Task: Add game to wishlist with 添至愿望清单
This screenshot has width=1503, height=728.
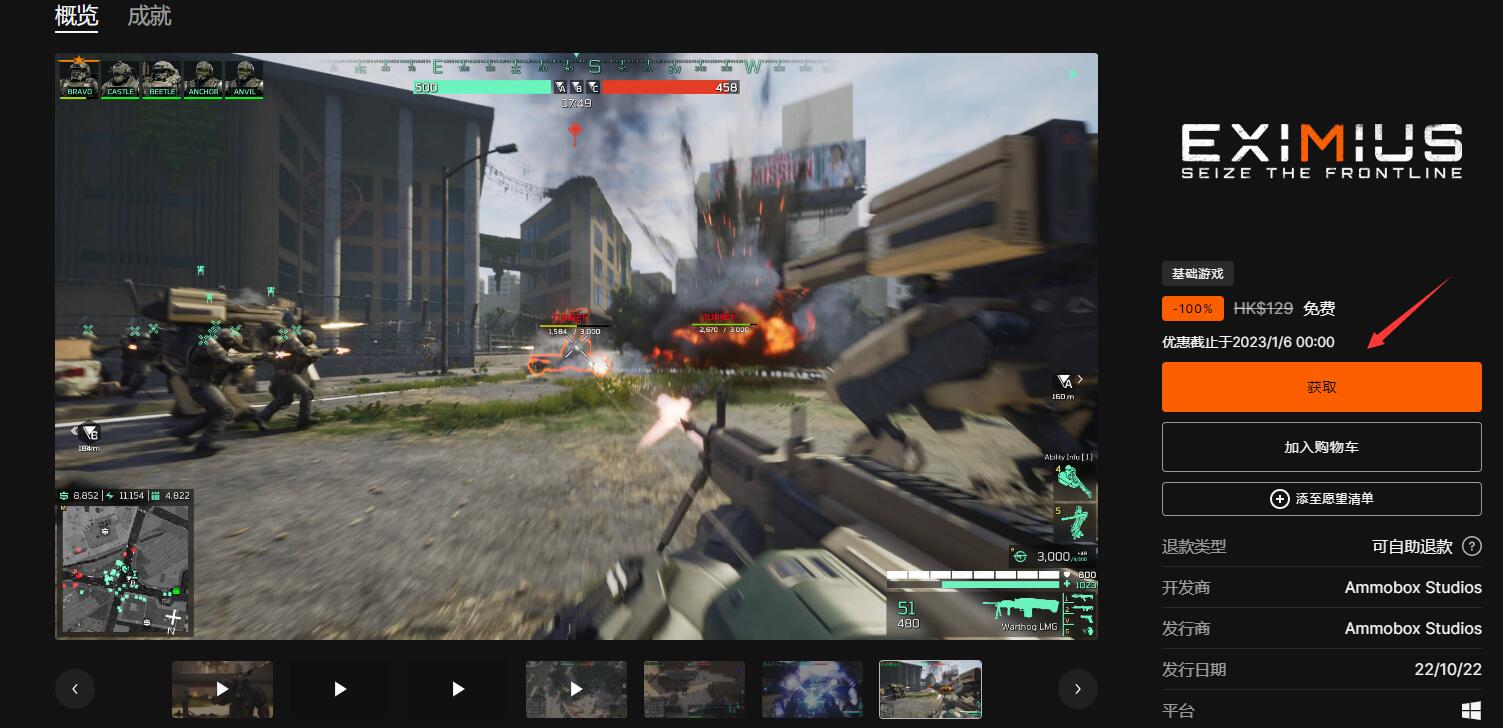Action: click(1321, 498)
